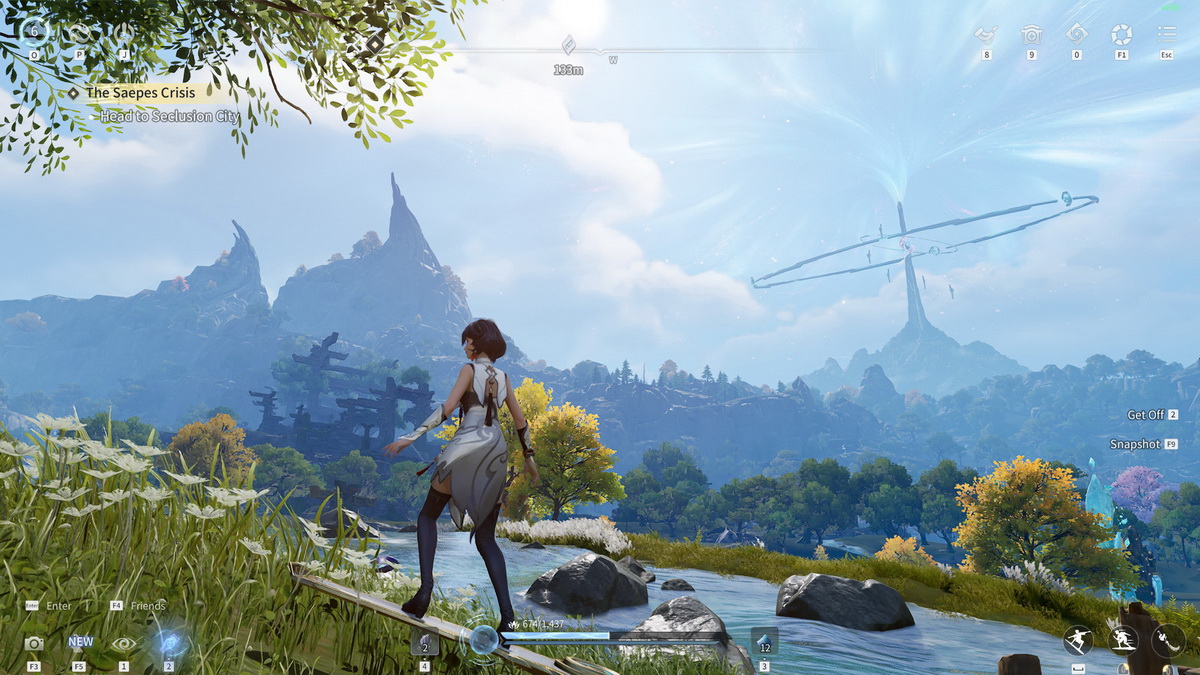Image resolution: width=1200 pixels, height=675 pixels.
Task: Toggle the eye view icon
Action: click(x=124, y=644)
